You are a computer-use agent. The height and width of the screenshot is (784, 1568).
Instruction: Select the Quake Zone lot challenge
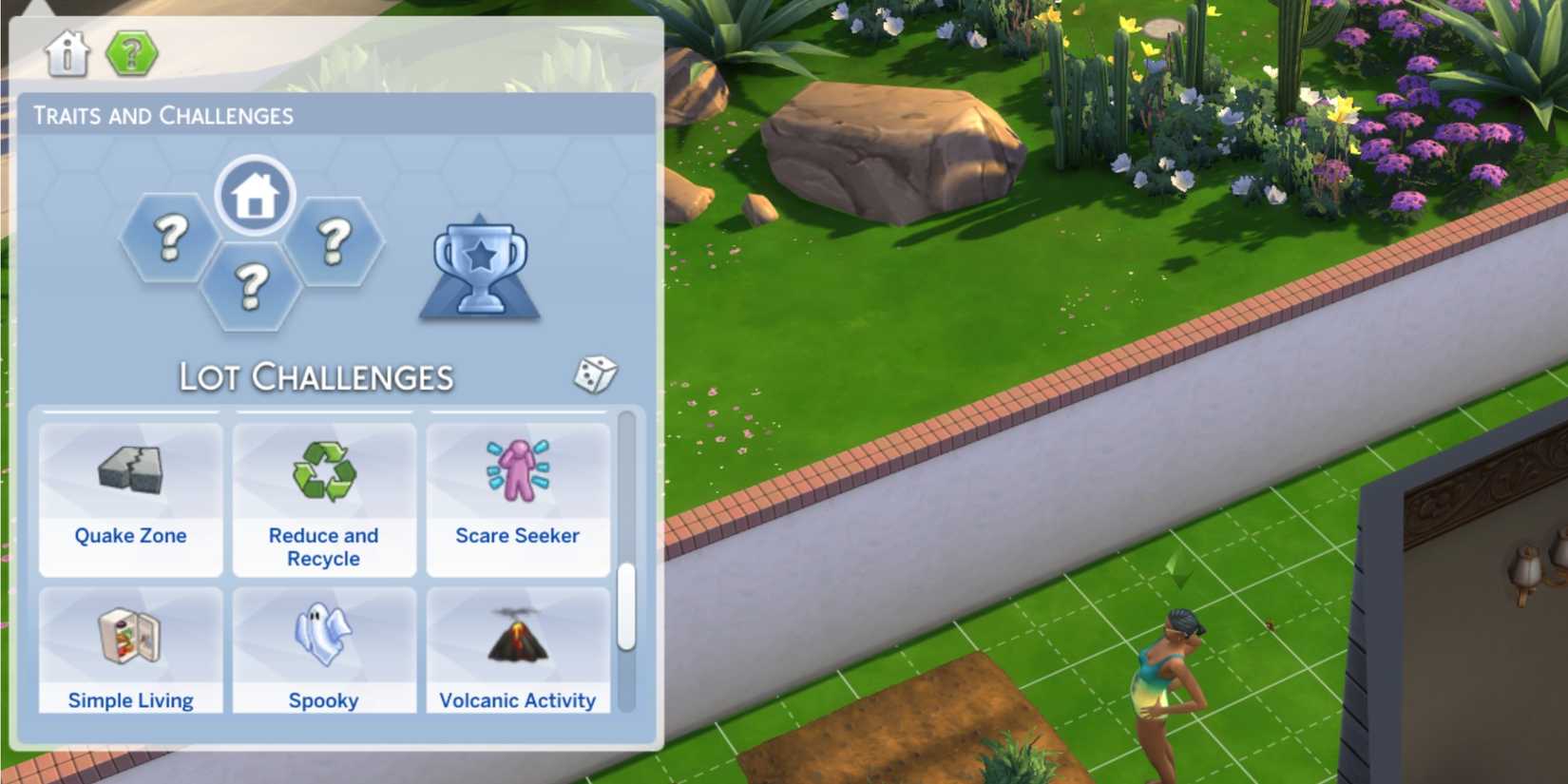click(x=130, y=494)
